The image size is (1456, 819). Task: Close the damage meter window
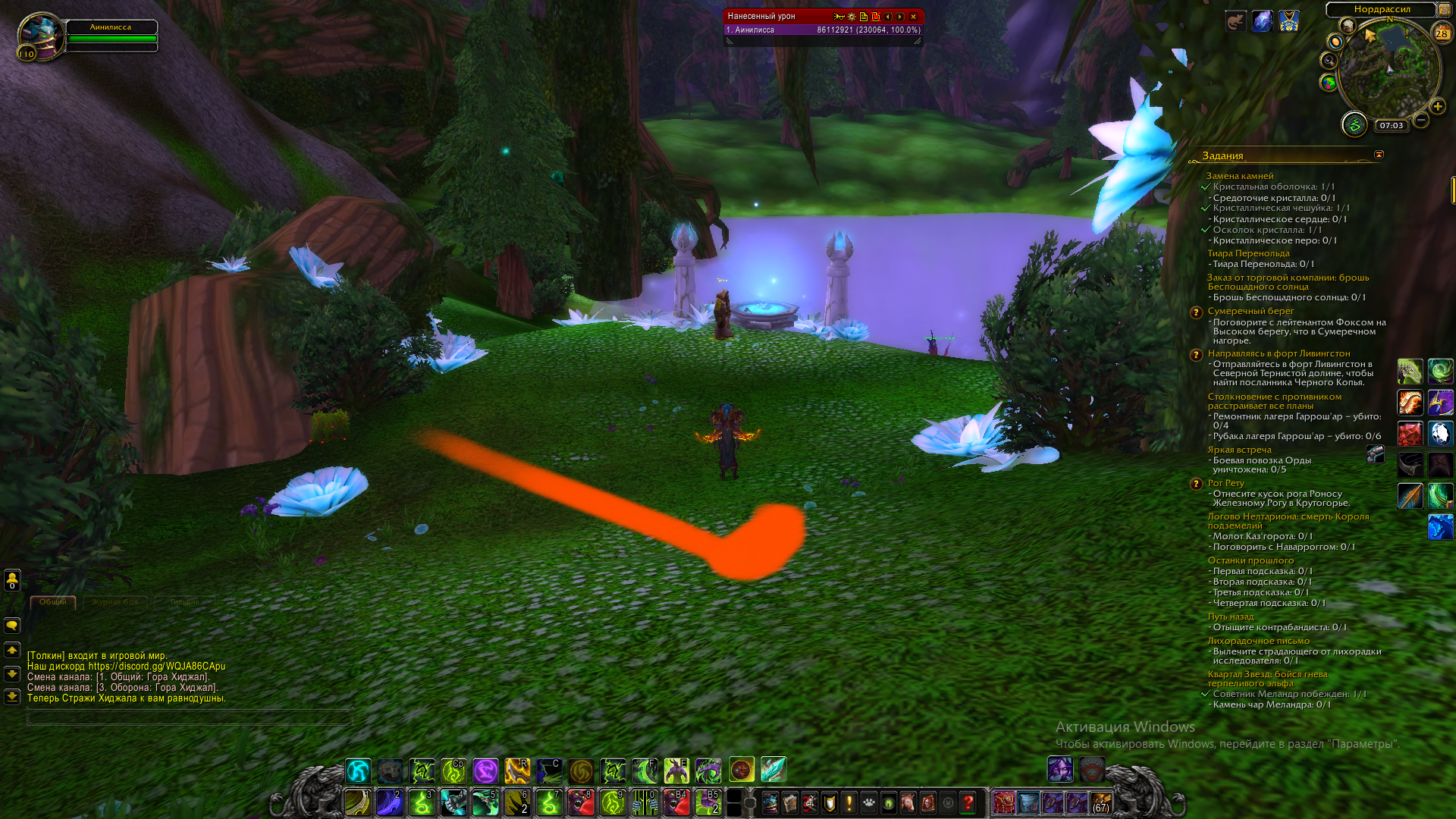(913, 17)
